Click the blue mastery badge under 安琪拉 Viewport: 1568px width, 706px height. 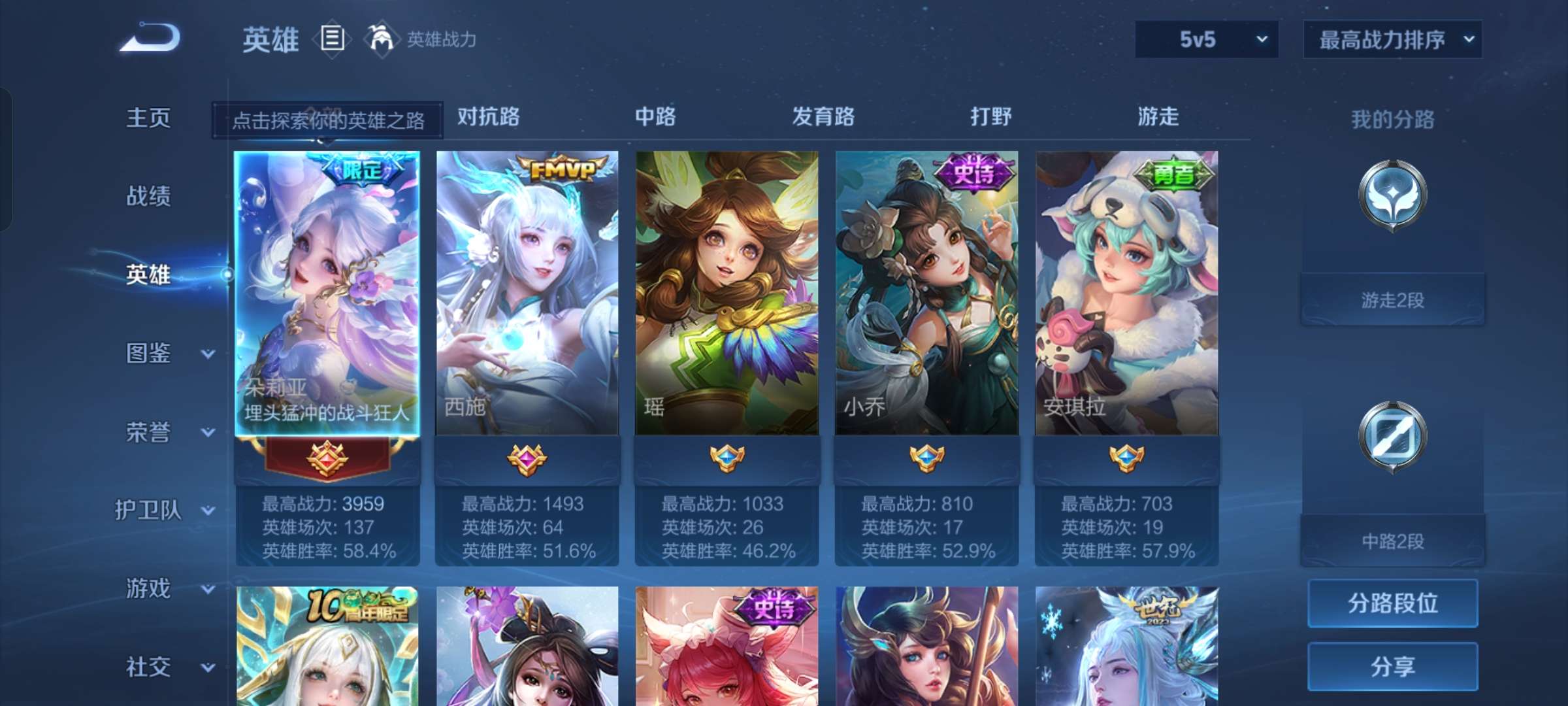pos(1126,460)
